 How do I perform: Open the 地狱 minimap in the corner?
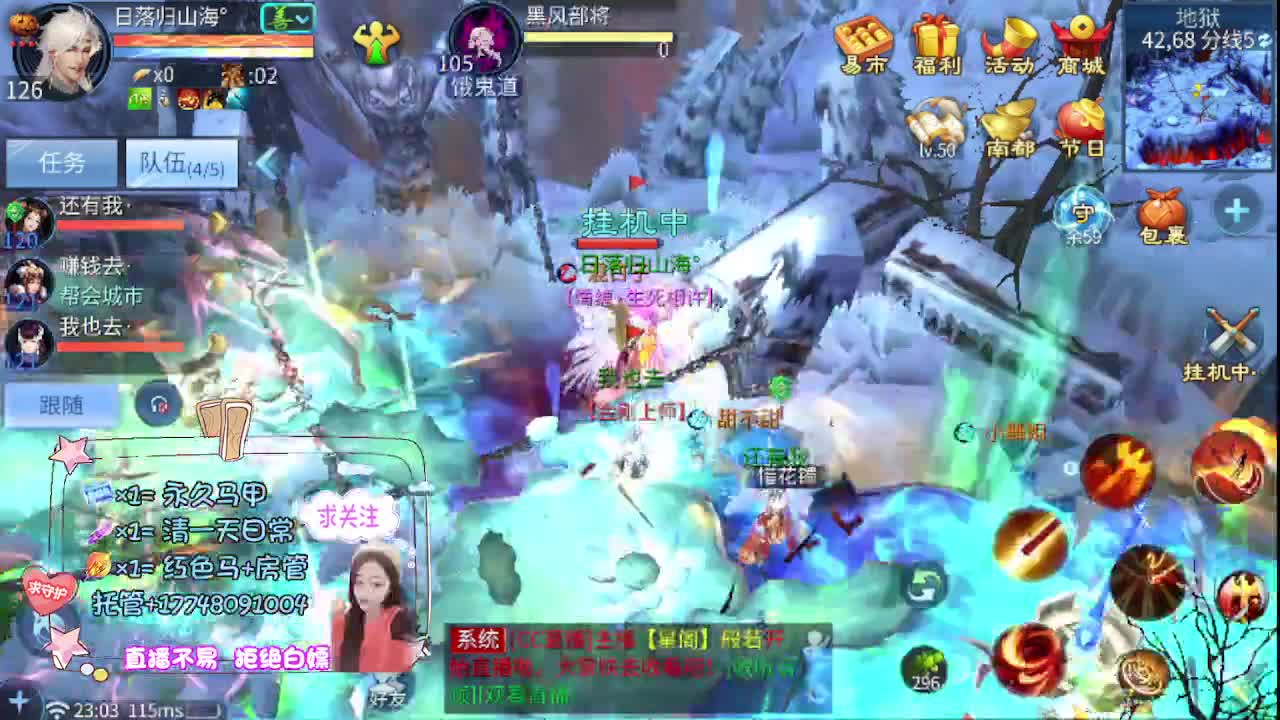point(1200,90)
